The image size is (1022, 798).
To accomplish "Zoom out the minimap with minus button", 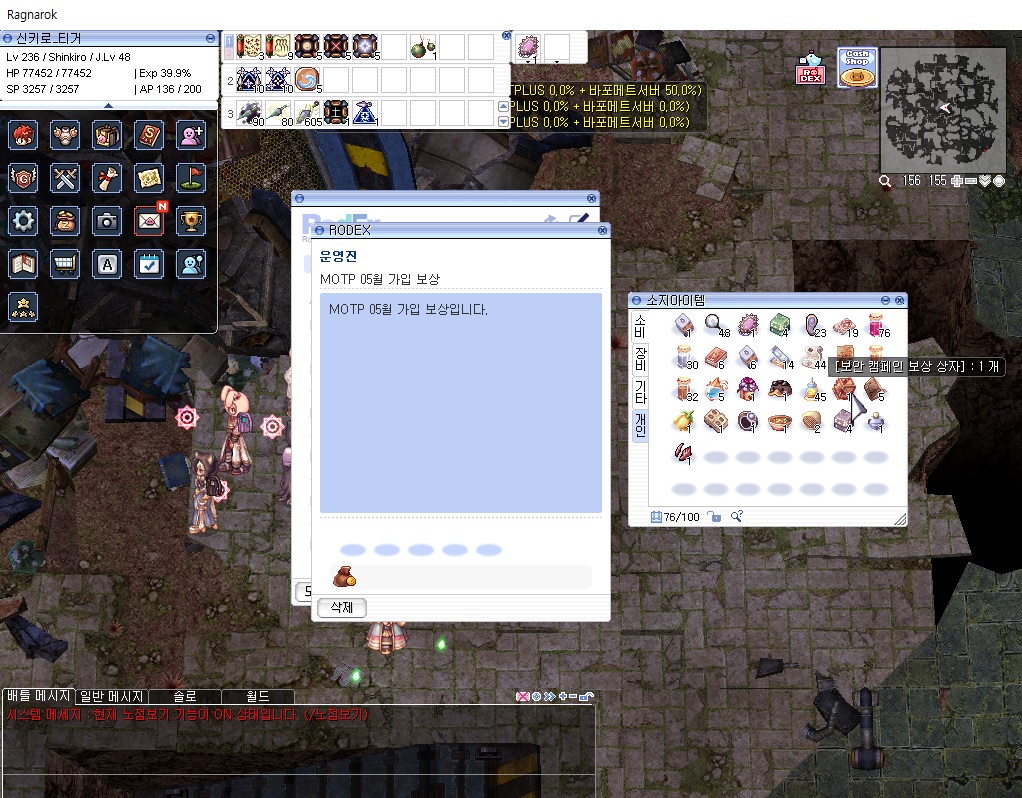I will pos(971,181).
